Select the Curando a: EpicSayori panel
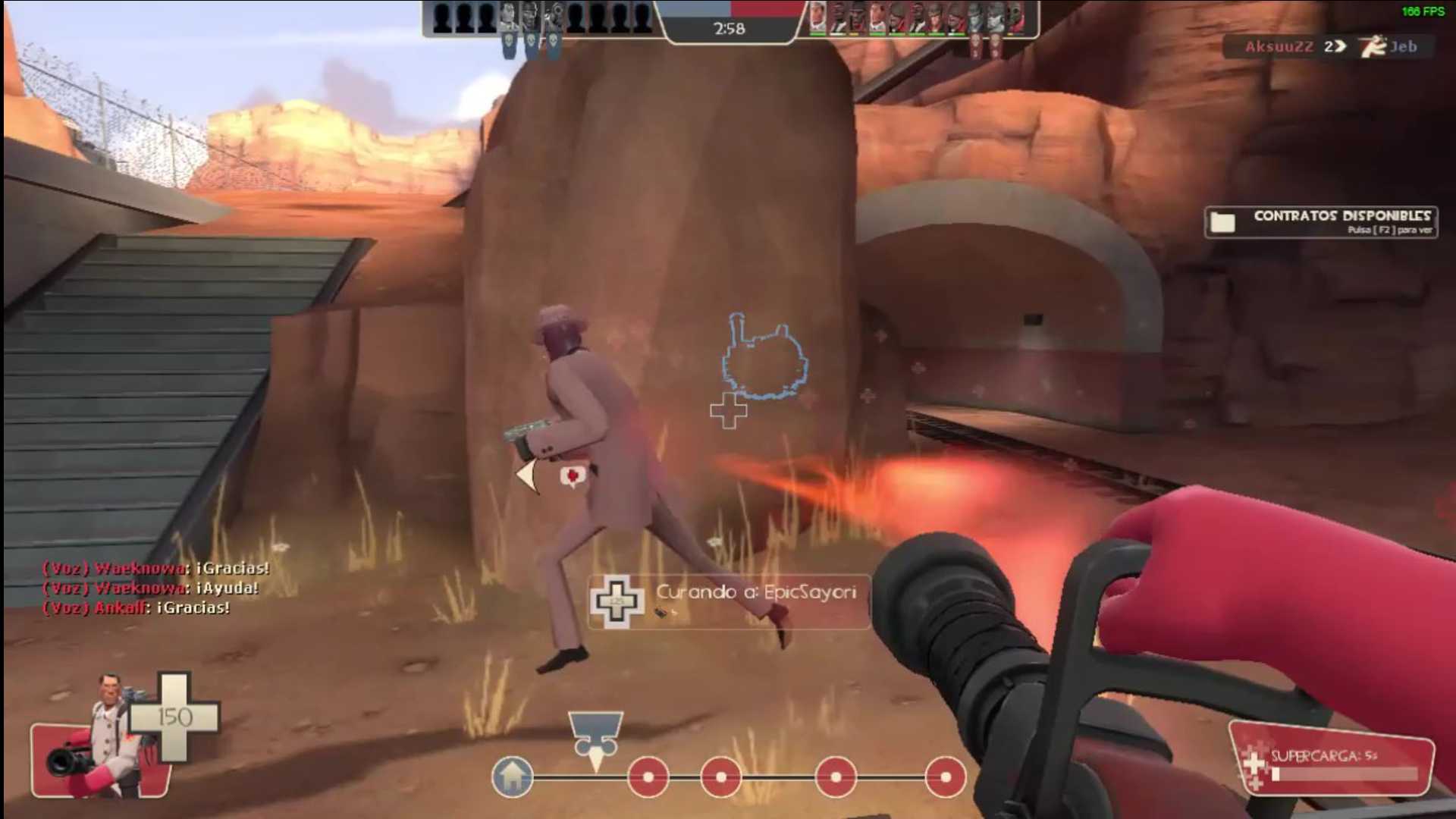This screenshot has width=1456, height=819. pyautogui.click(x=729, y=601)
